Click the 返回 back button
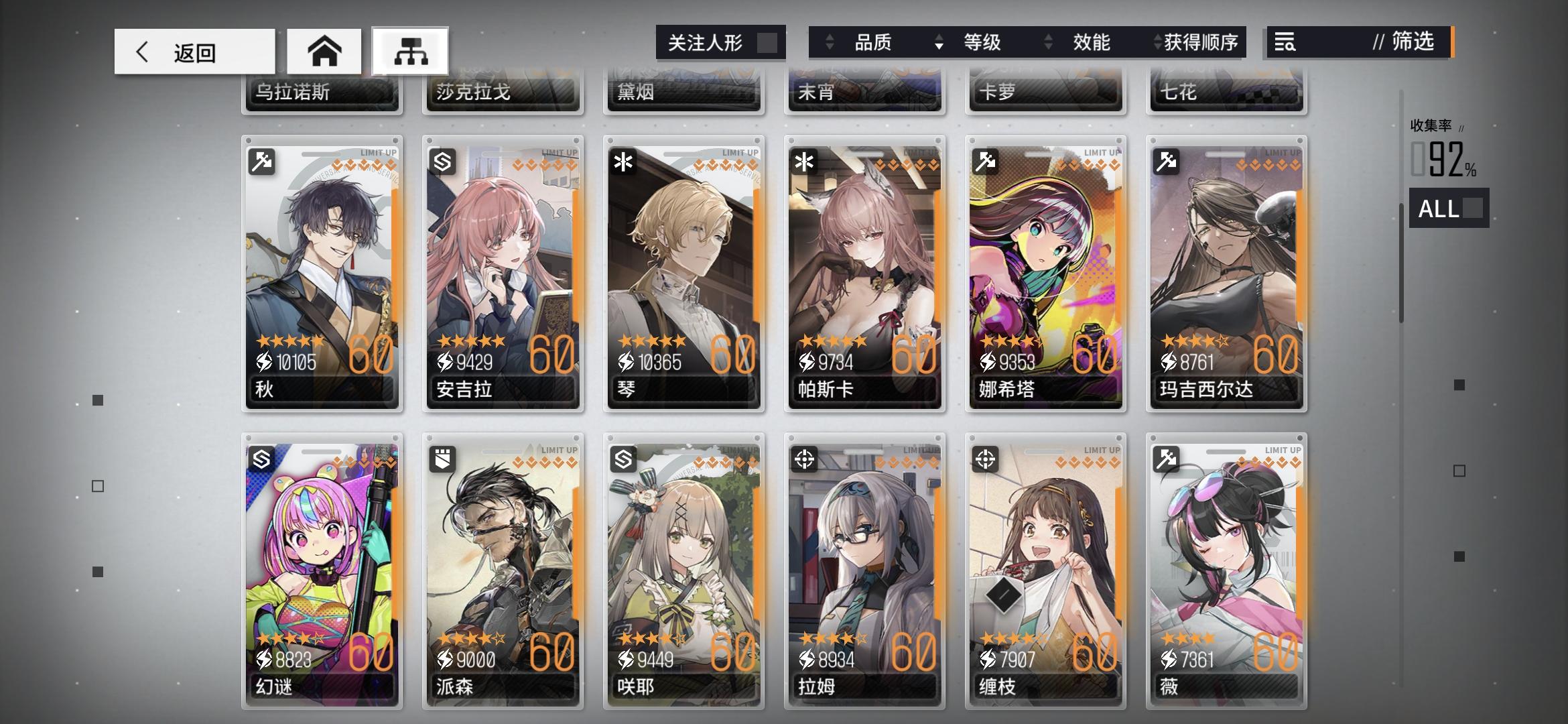Screen dimensions: 1568x724 pyautogui.click(x=194, y=50)
